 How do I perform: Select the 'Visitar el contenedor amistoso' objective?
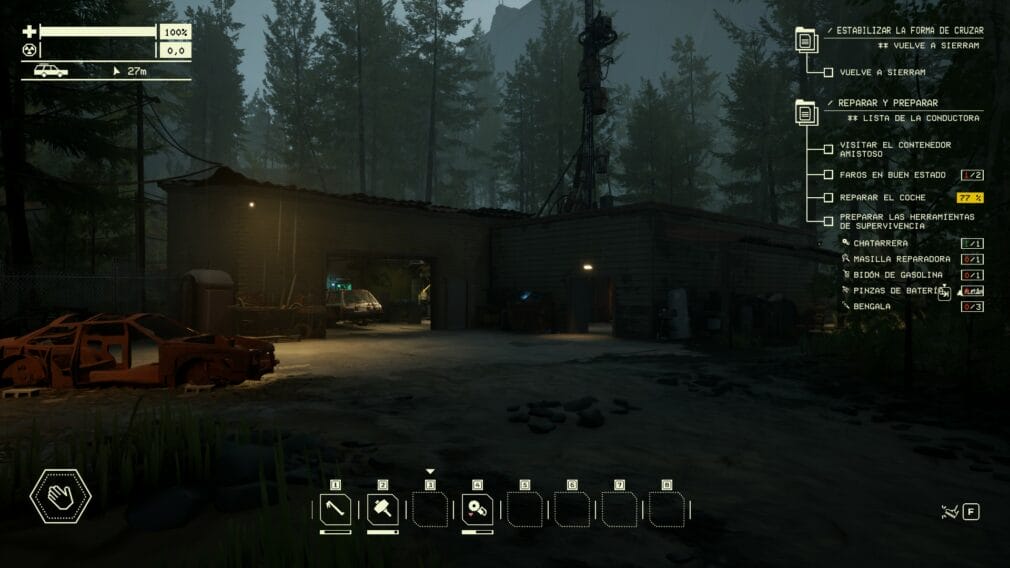point(828,149)
